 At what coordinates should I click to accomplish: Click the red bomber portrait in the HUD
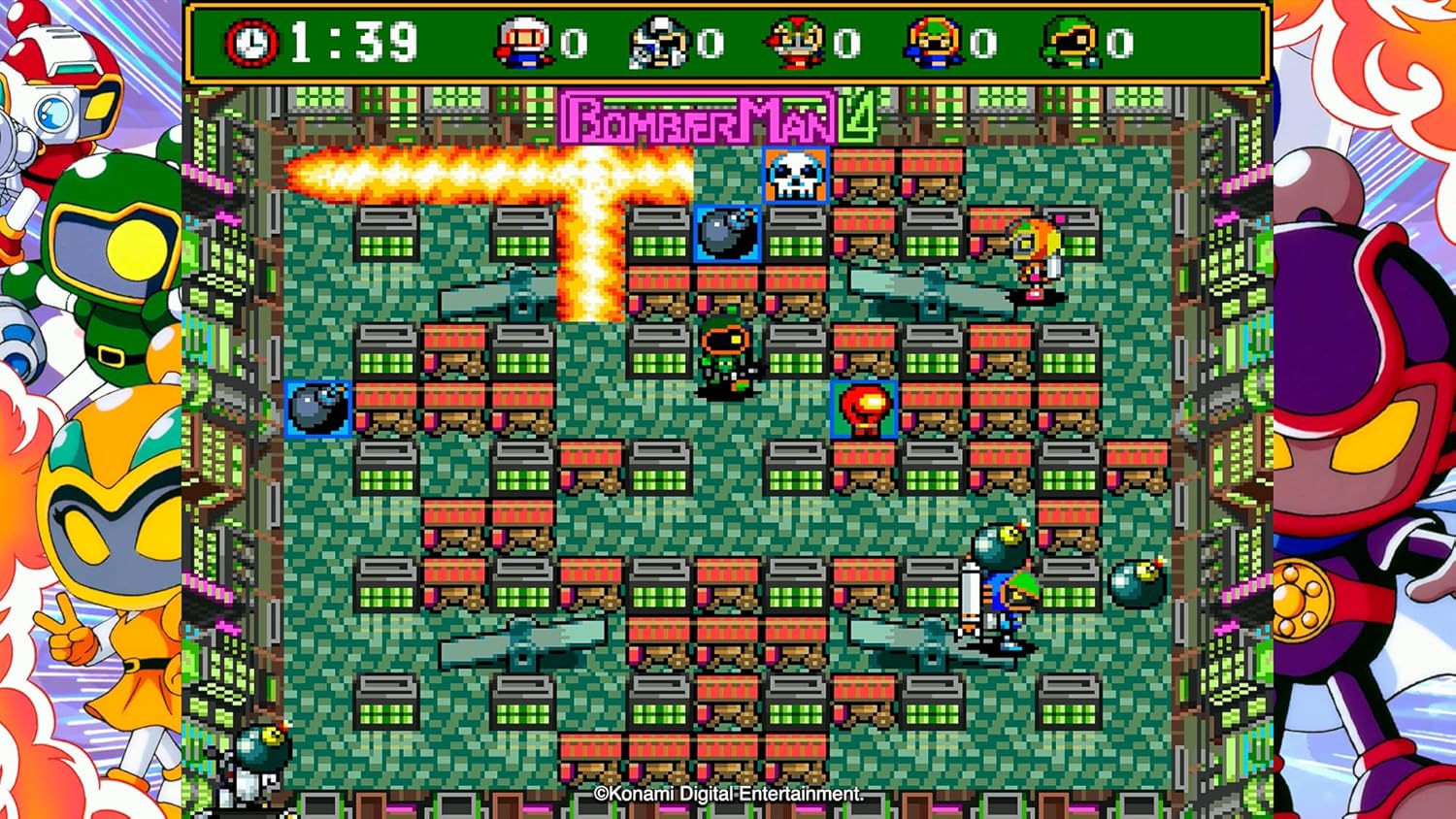click(798, 41)
